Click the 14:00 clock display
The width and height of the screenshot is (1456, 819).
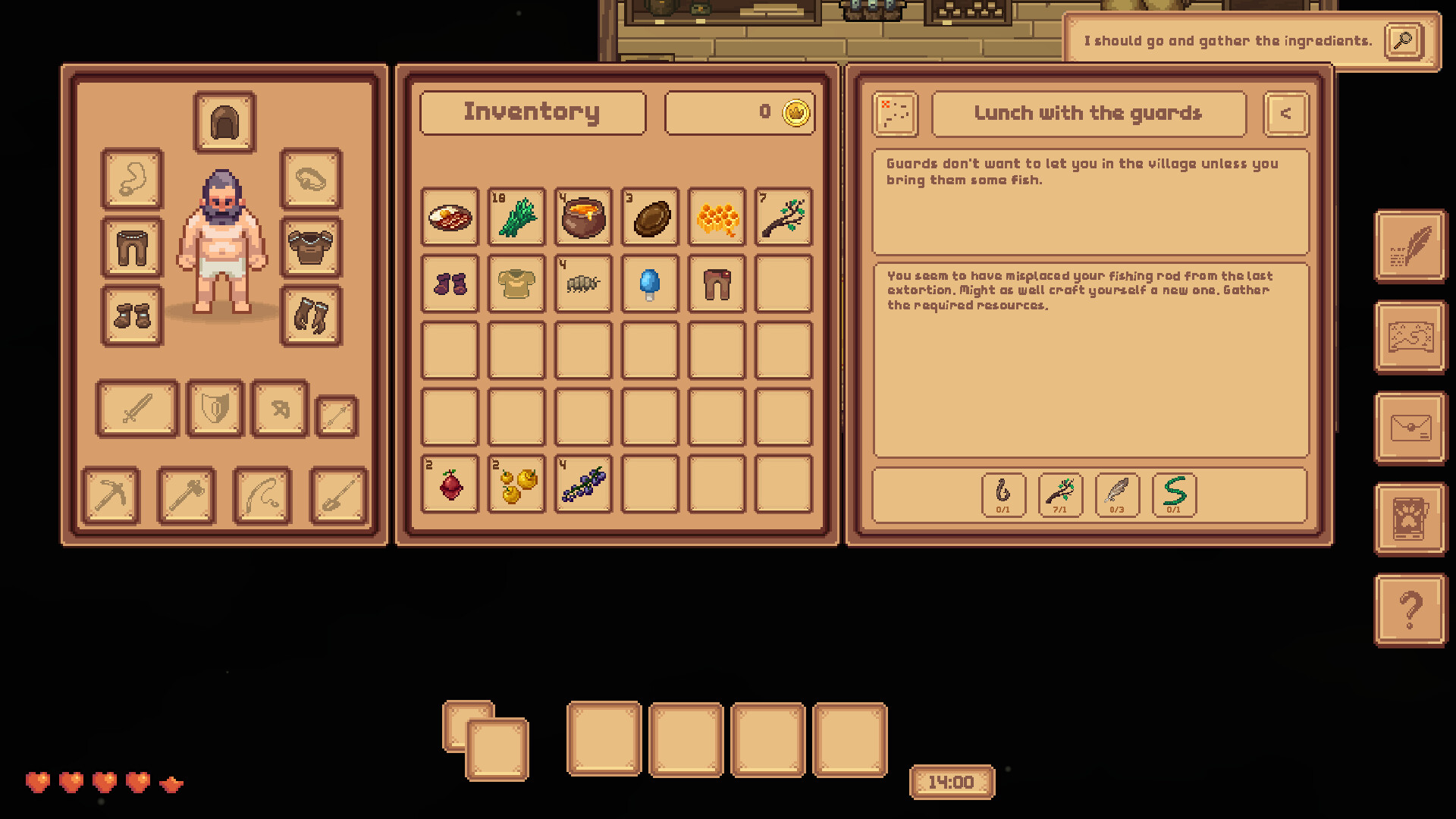952,783
